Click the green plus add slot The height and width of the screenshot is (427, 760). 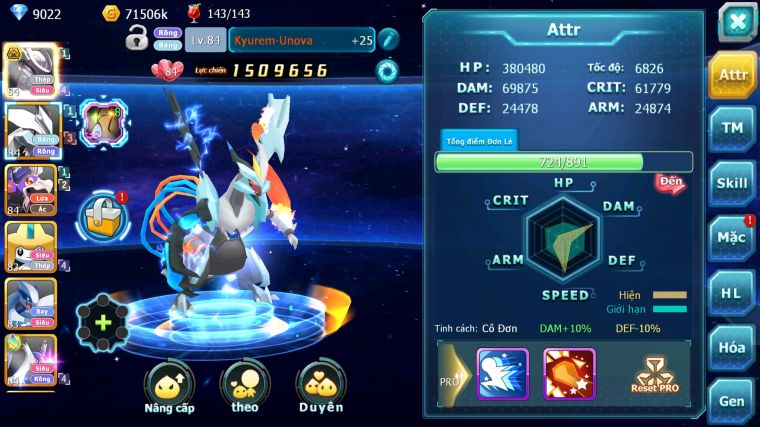103,323
